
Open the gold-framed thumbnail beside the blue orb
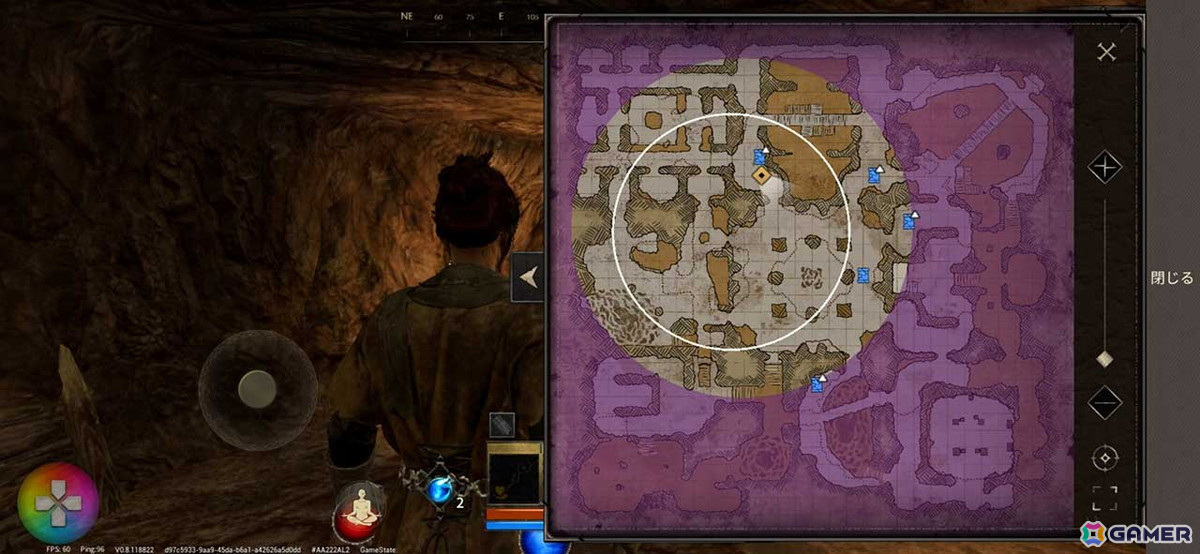click(514, 475)
